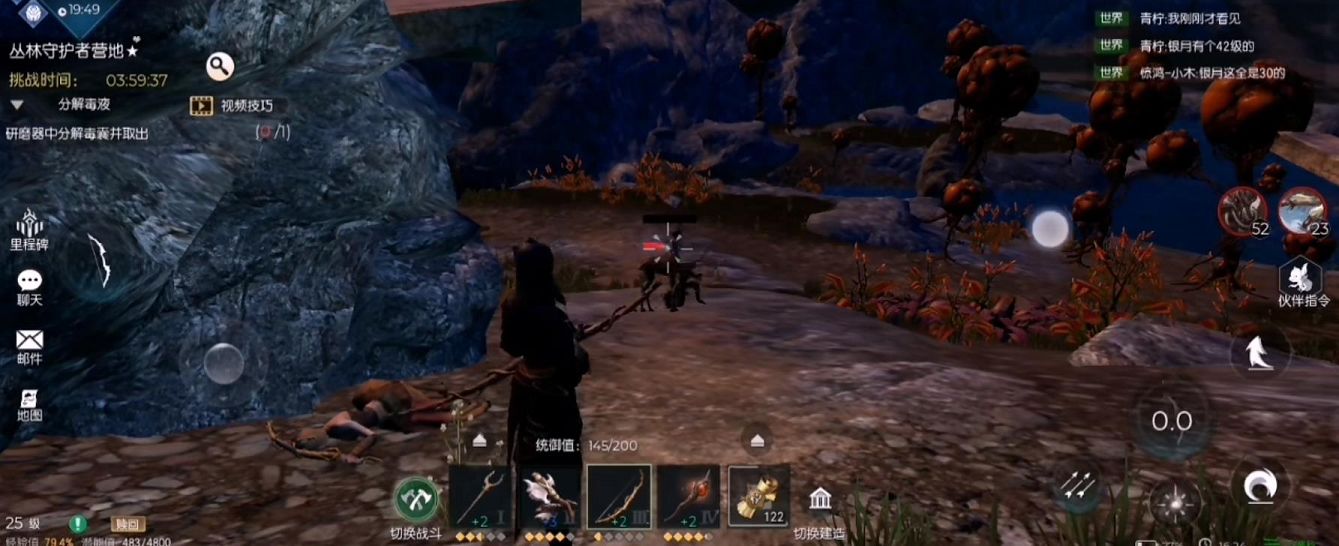Select the bow in weapon slot III

coord(619,496)
